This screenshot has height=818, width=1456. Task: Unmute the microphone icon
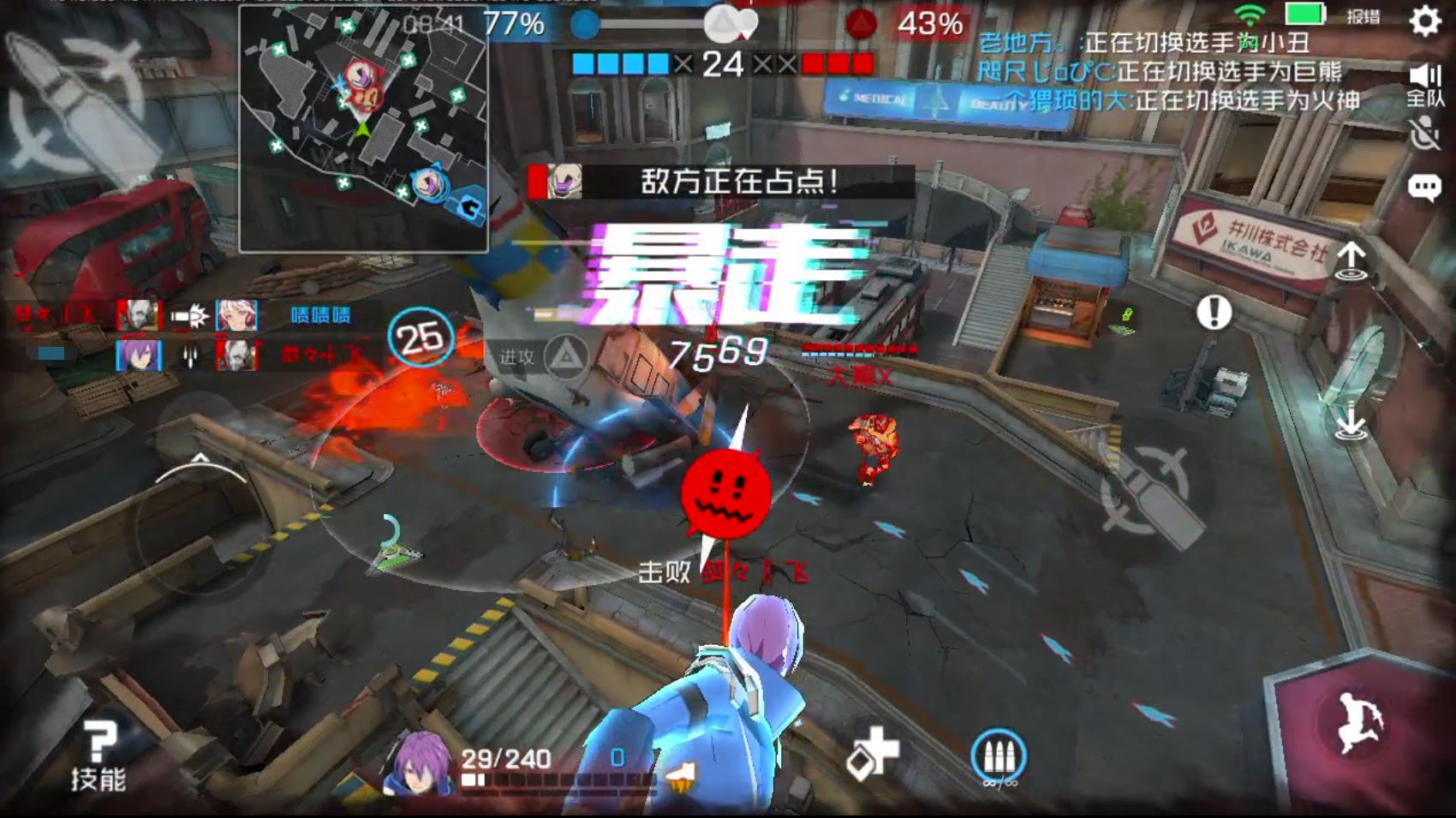[1424, 134]
